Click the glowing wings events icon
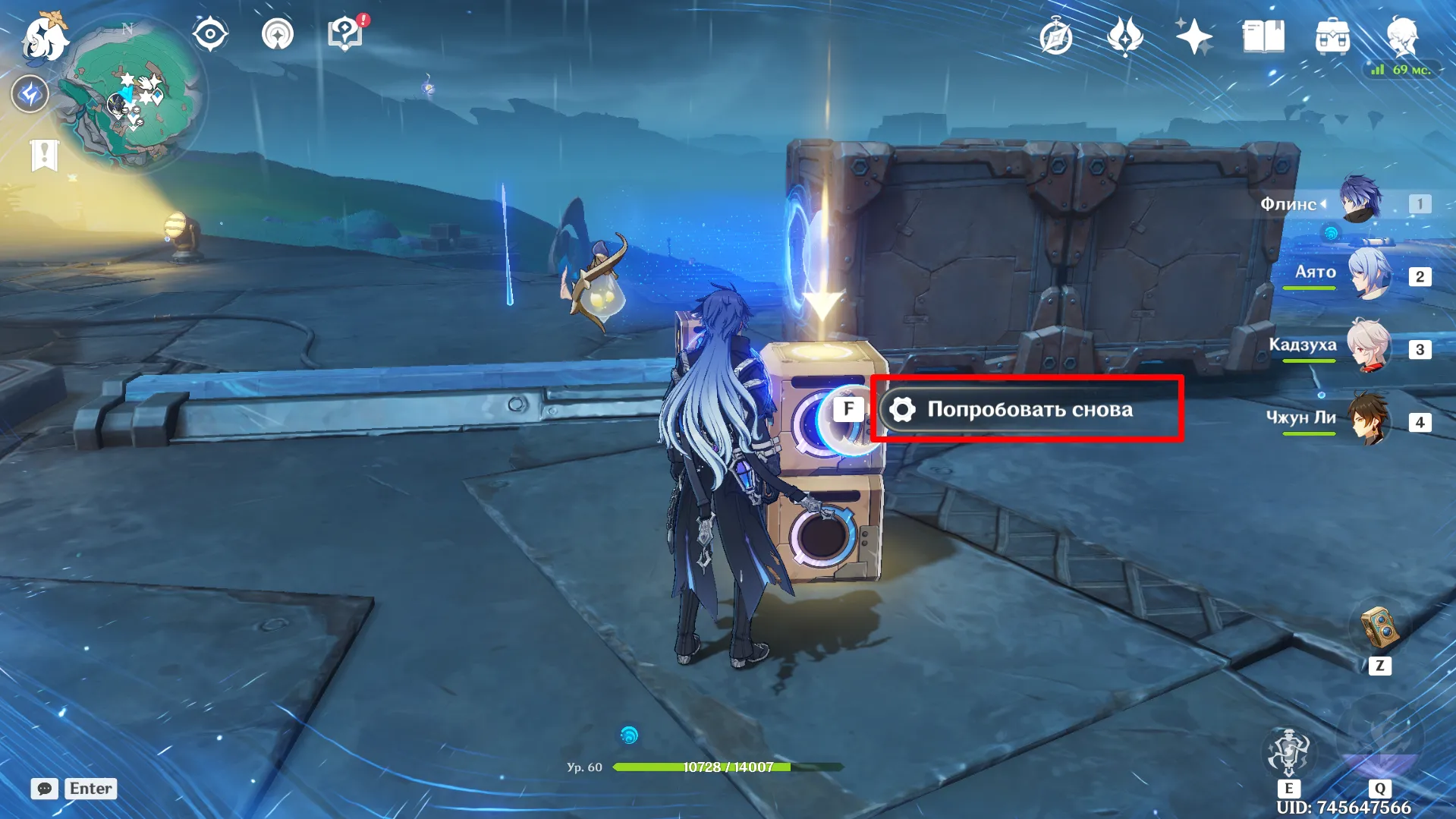 (1124, 34)
